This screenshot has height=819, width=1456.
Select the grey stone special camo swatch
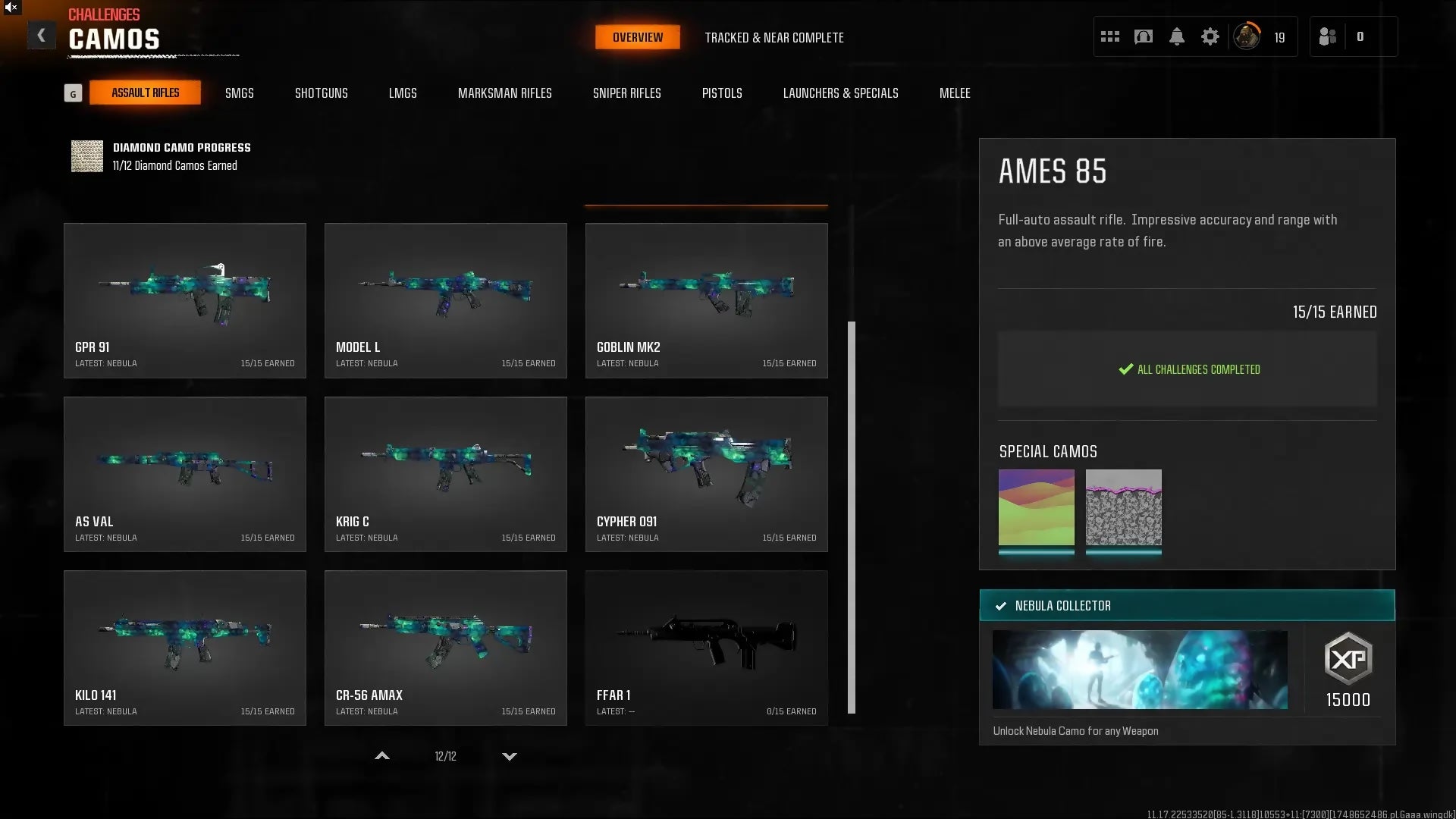pos(1123,507)
